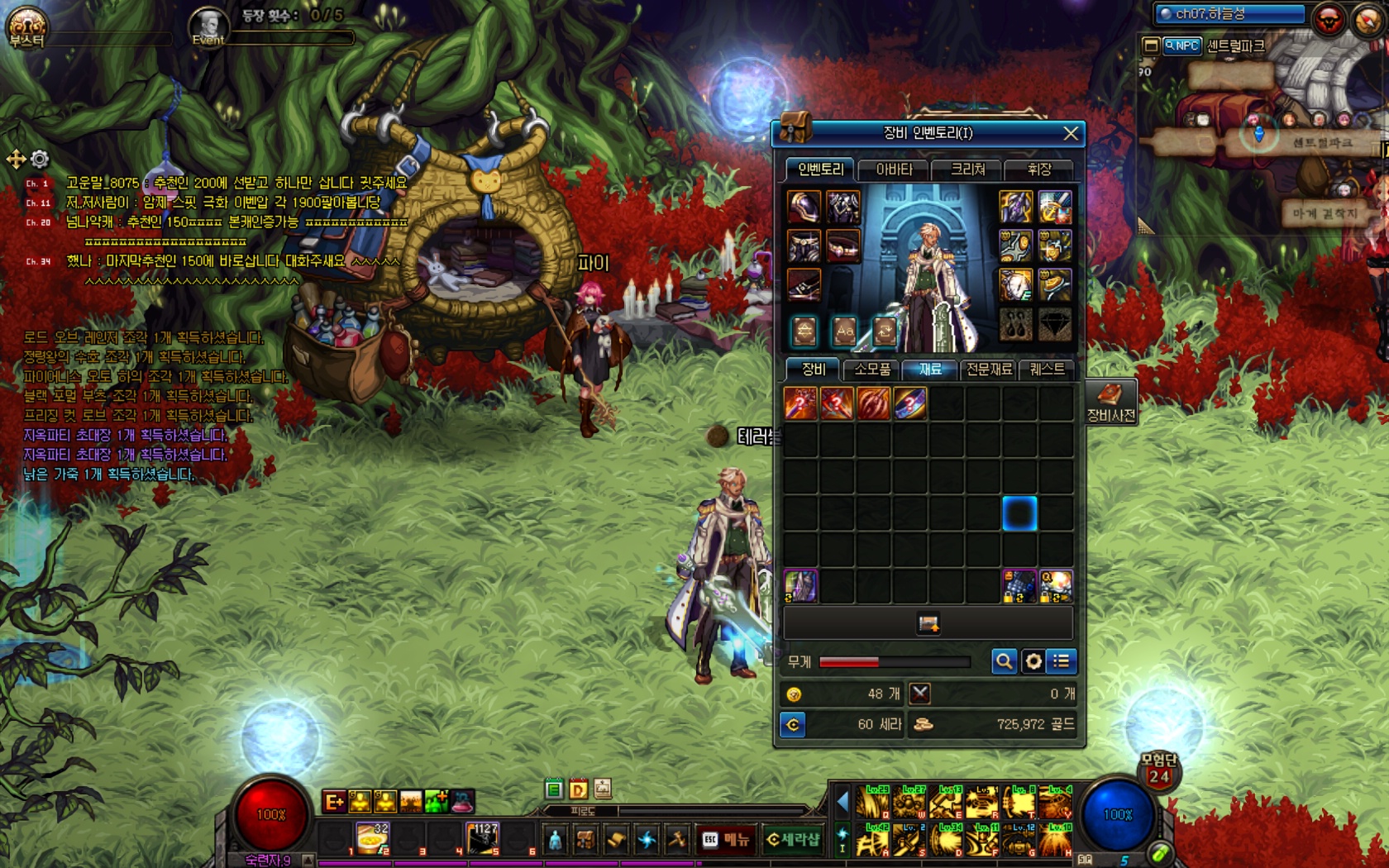This screenshot has height=868, width=1389.
Task: Select the 휘장 tab
Action: tap(1038, 169)
